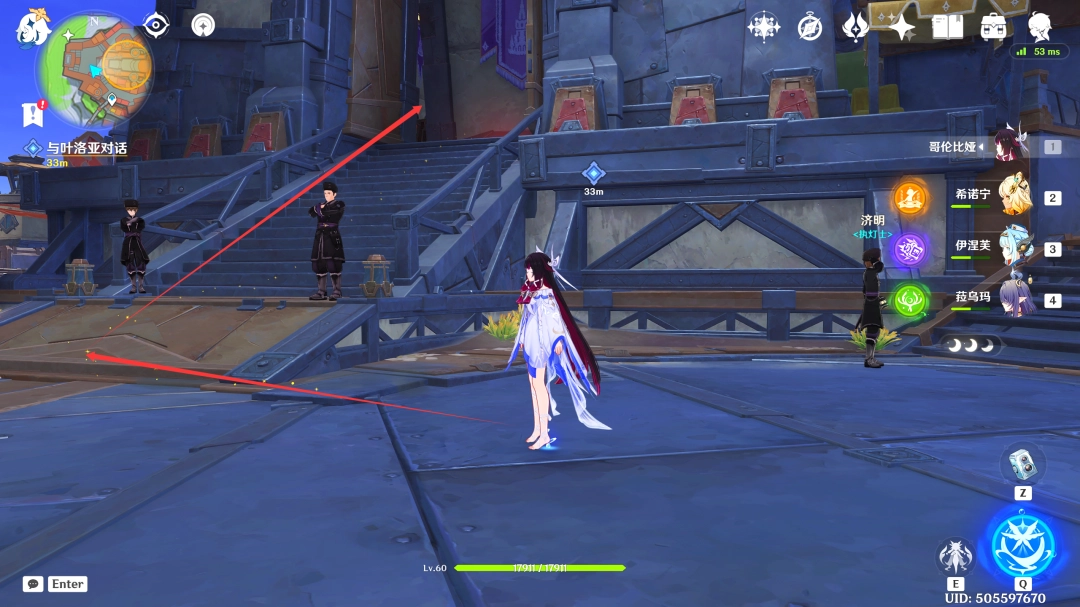
Task: Open the winged battle pass icon
Action: pyautogui.click(x=855, y=27)
